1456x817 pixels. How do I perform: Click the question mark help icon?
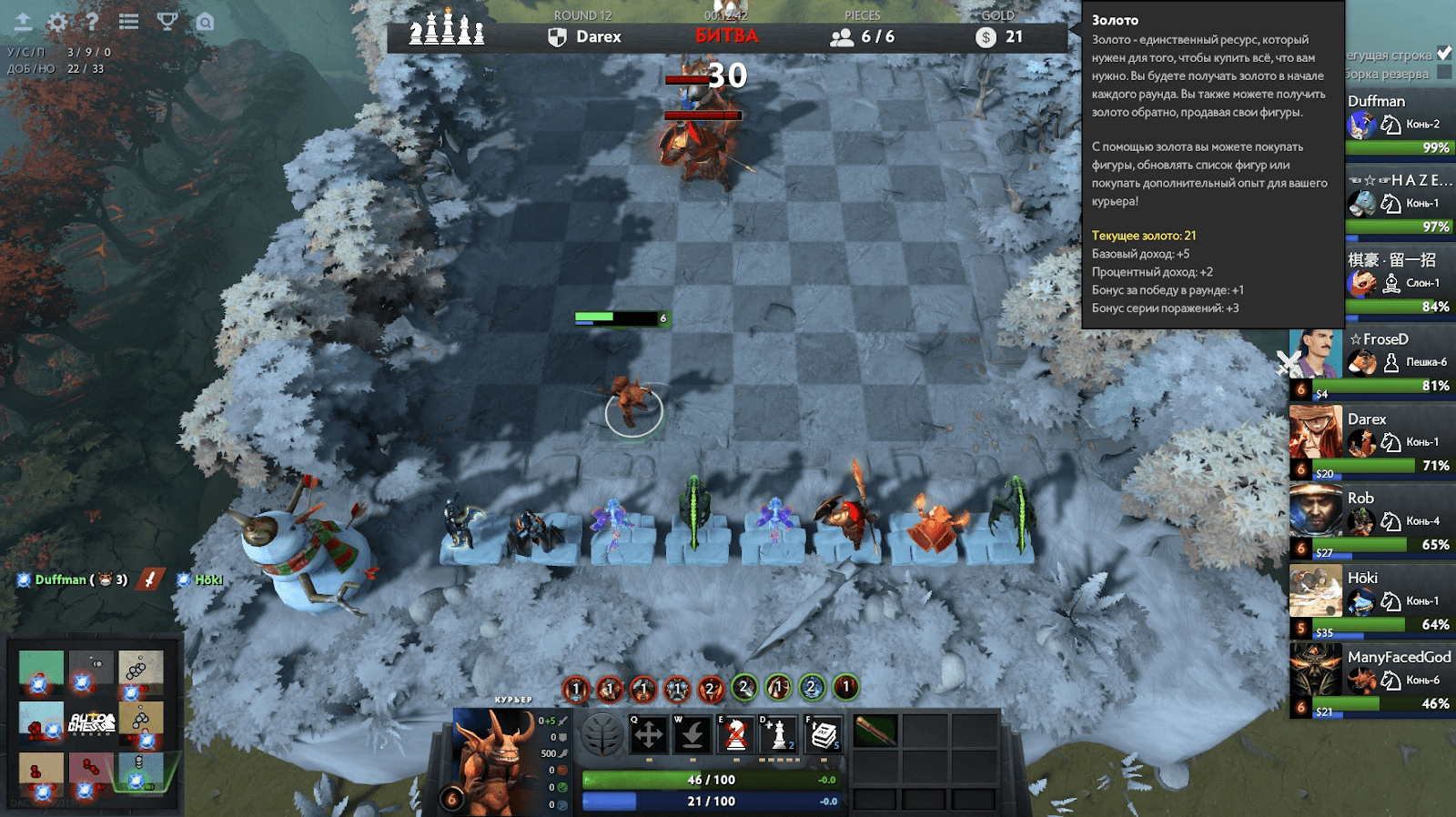coord(92,22)
